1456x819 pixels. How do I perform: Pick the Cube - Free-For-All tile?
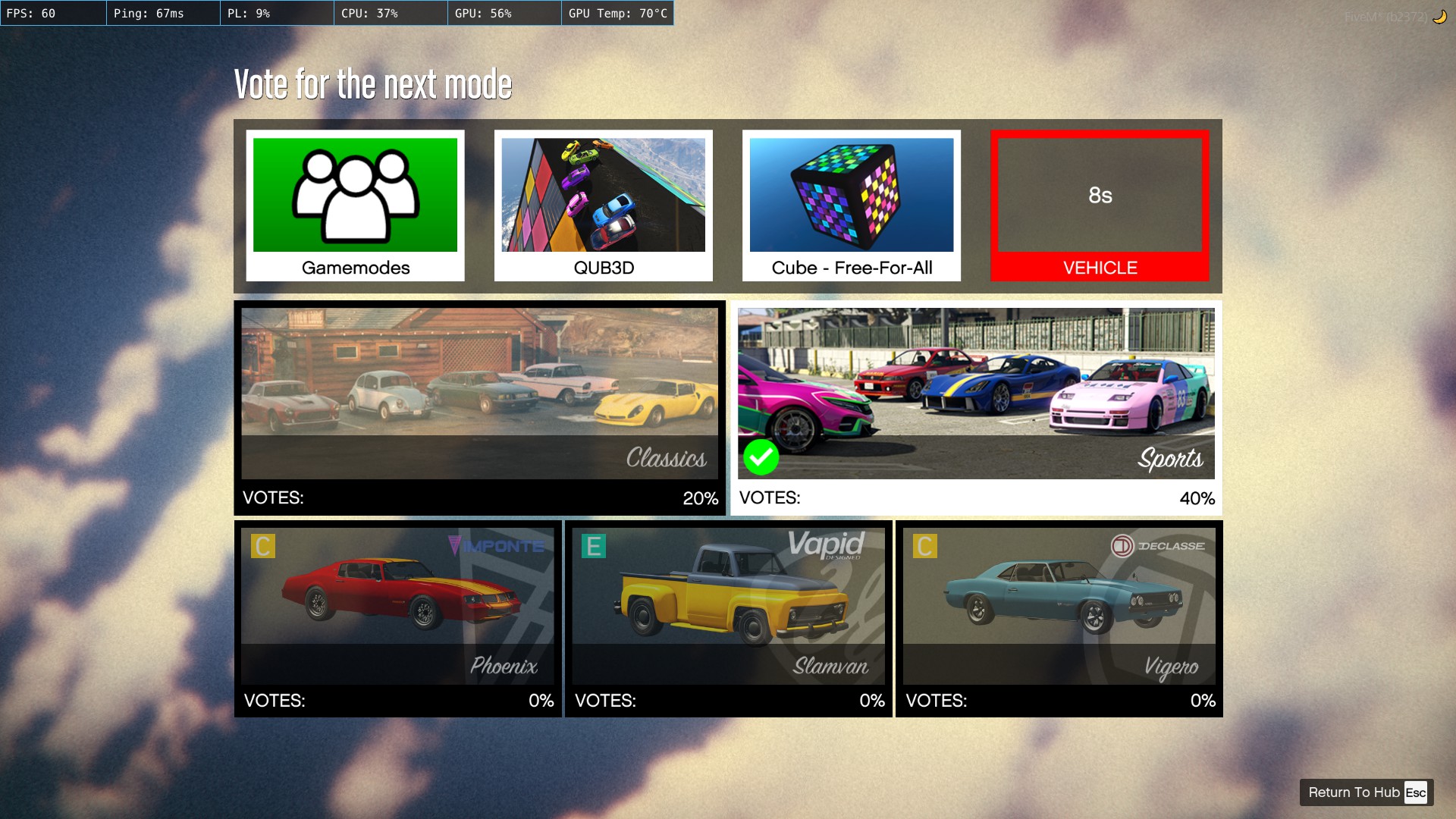pos(852,206)
